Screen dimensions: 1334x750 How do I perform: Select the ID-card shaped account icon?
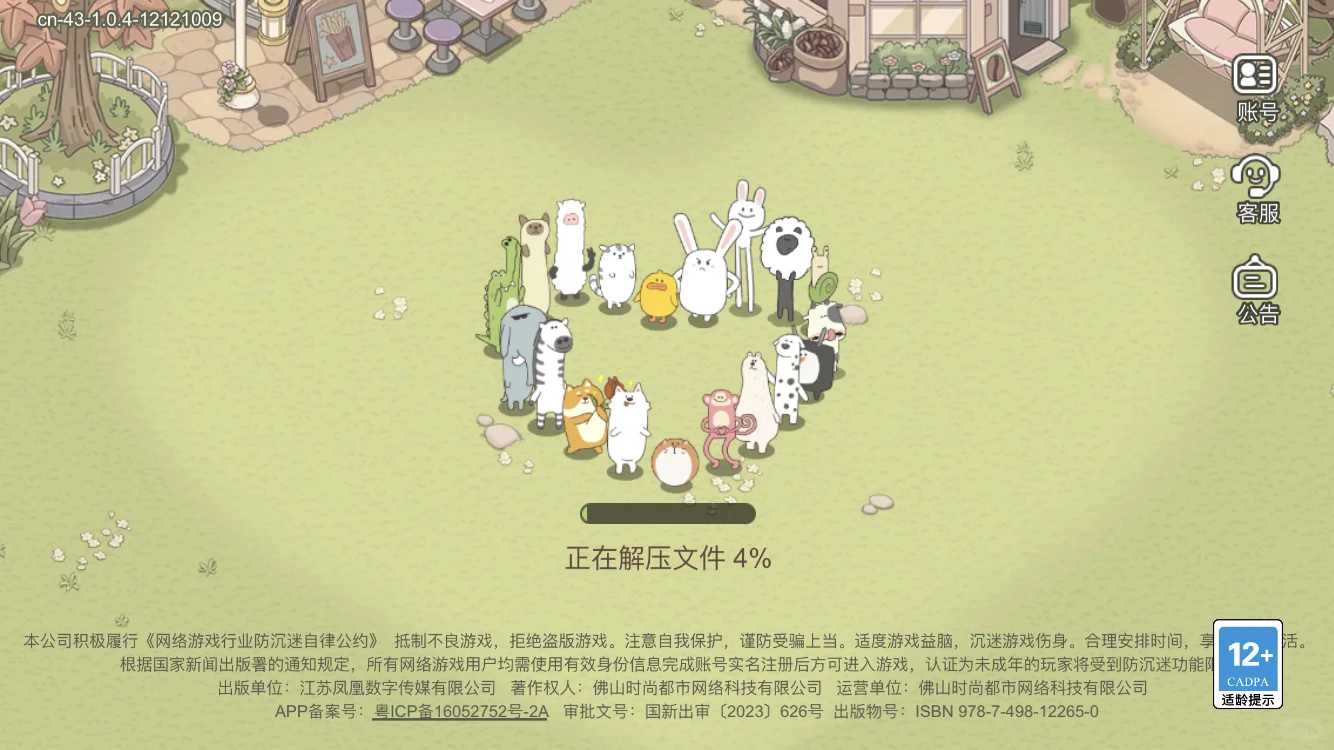tap(1256, 72)
